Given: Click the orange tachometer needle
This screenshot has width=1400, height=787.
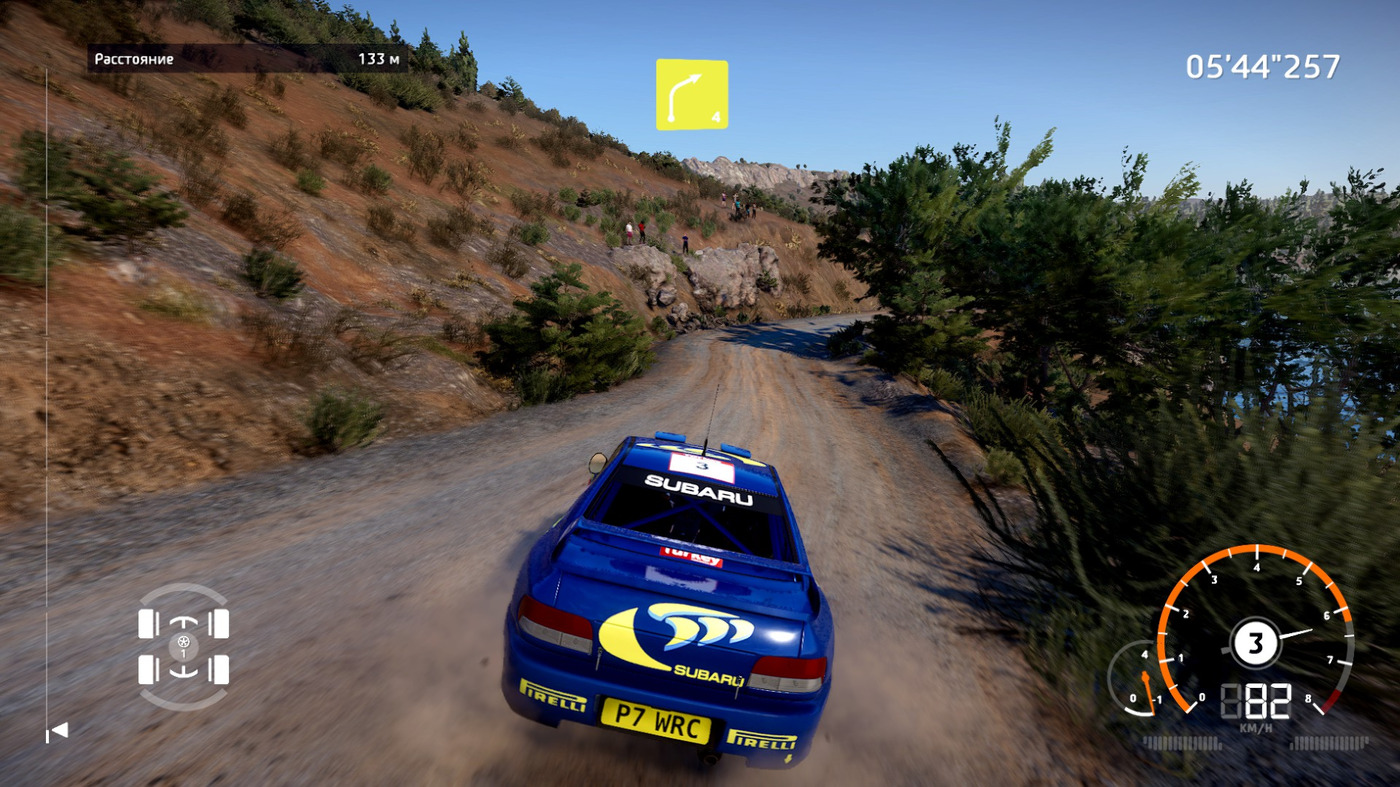Looking at the screenshot, I should tap(1300, 630).
